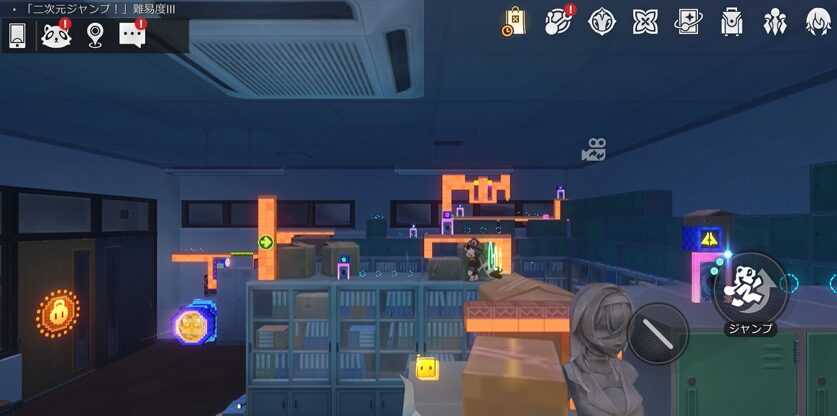Viewport: 837px width, 416px height.
Task: Open the phone menu icon
Action: [17, 35]
